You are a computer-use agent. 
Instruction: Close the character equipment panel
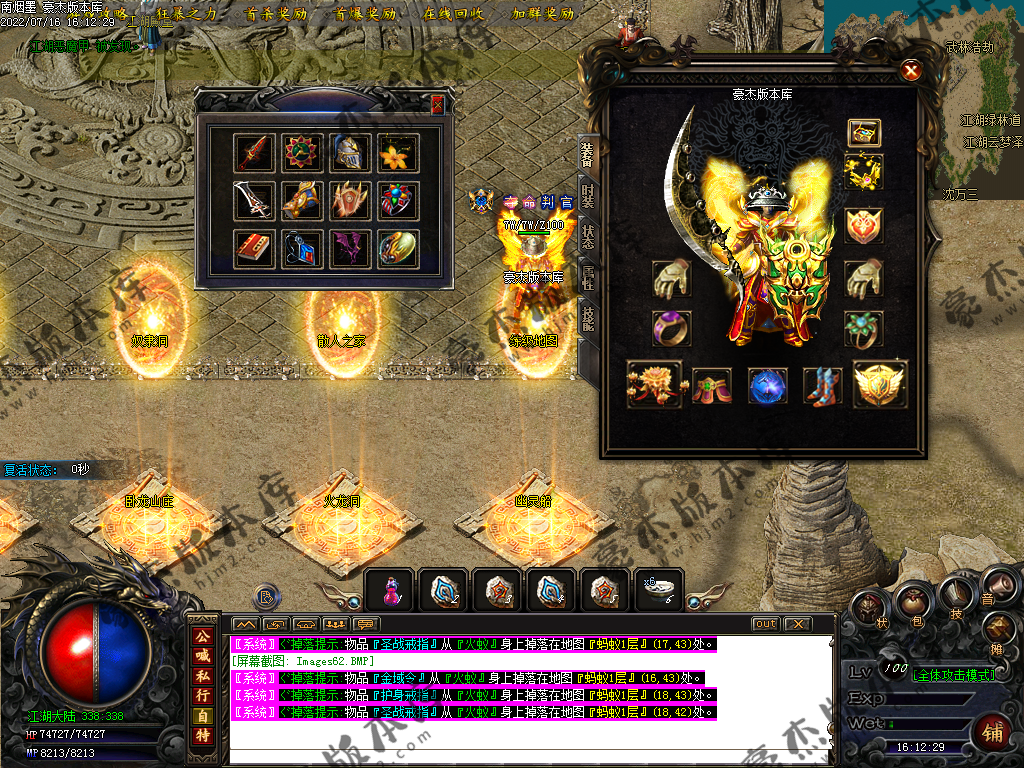click(910, 70)
